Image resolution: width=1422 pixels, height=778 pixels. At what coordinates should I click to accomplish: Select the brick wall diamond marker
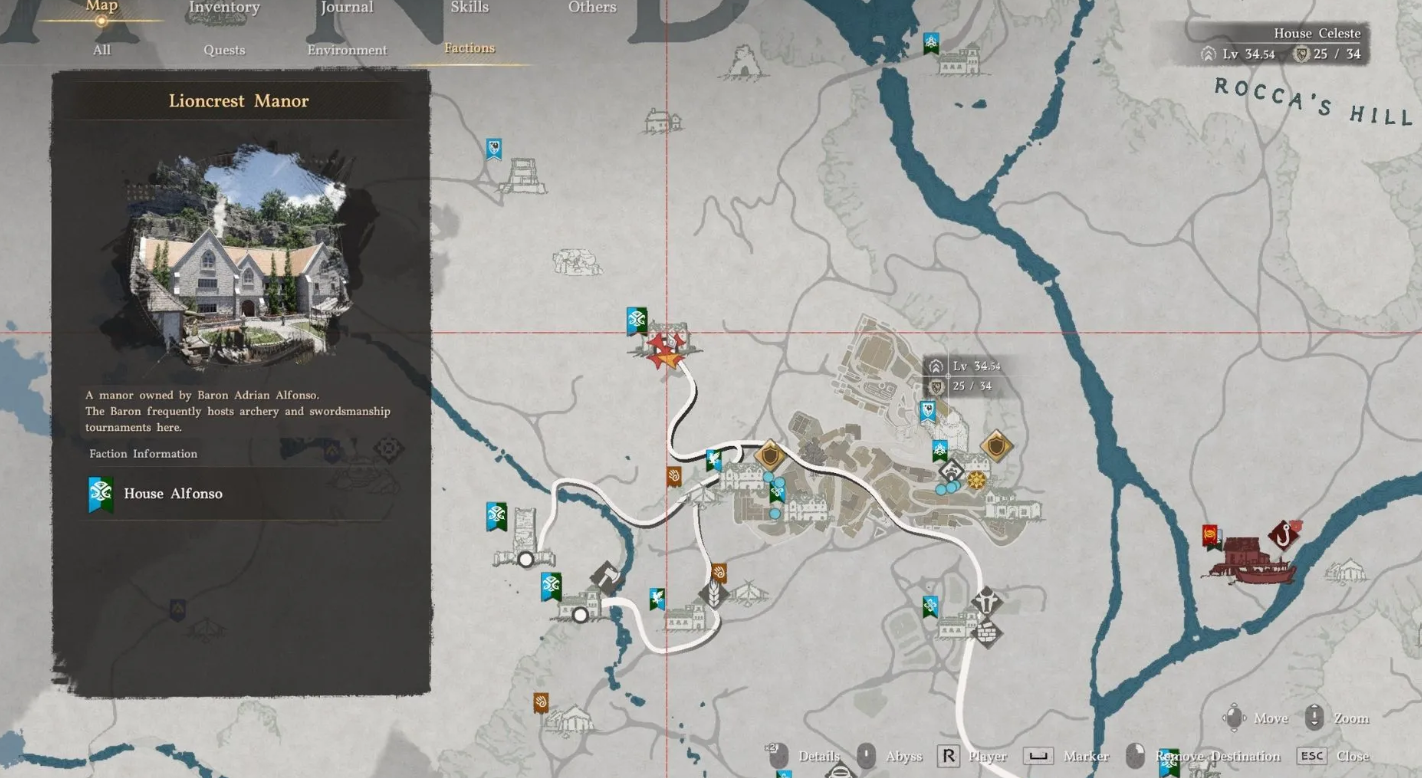pos(987,631)
